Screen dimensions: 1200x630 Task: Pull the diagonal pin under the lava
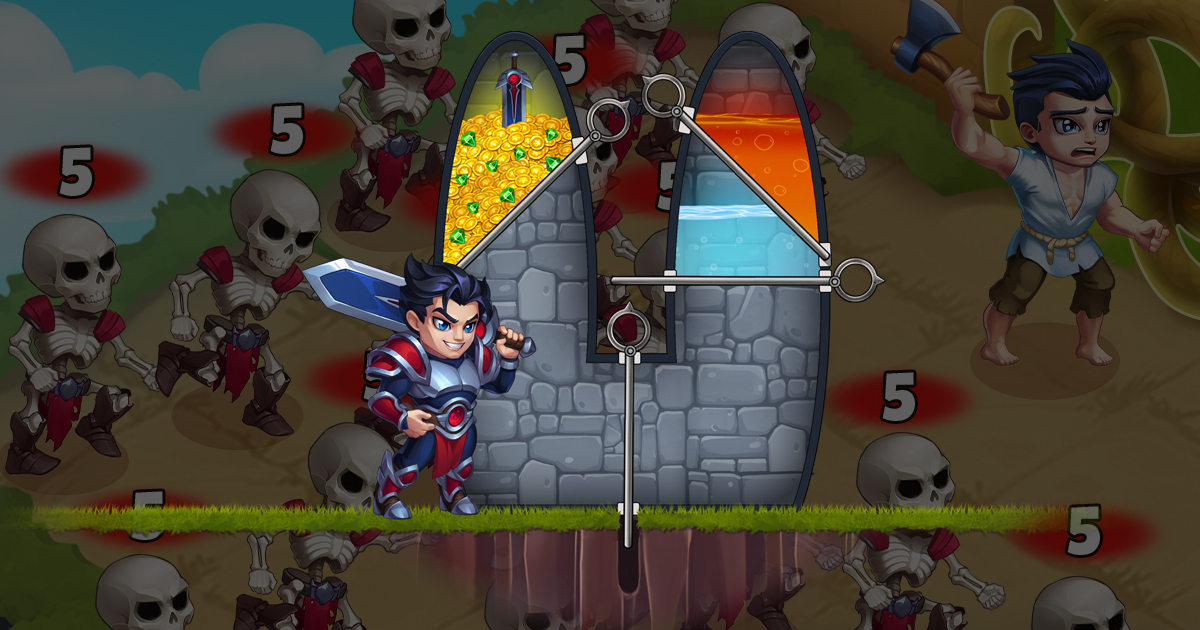coord(662,97)
